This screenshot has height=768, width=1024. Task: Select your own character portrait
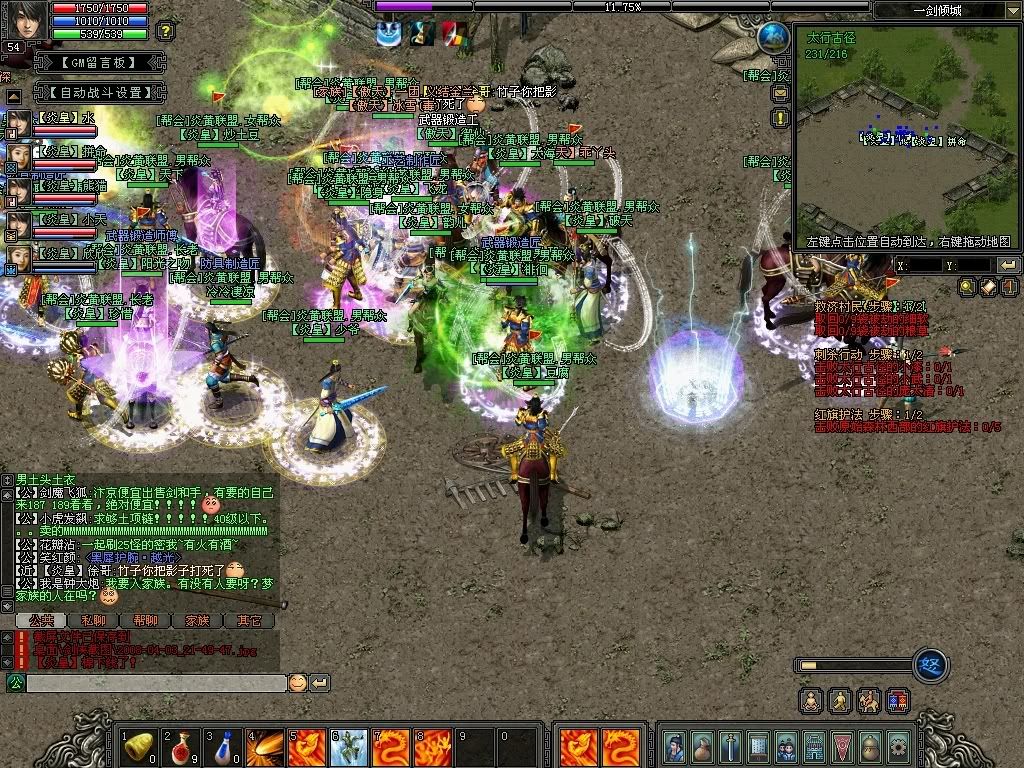pyautogui.click(x=26, y=20)
